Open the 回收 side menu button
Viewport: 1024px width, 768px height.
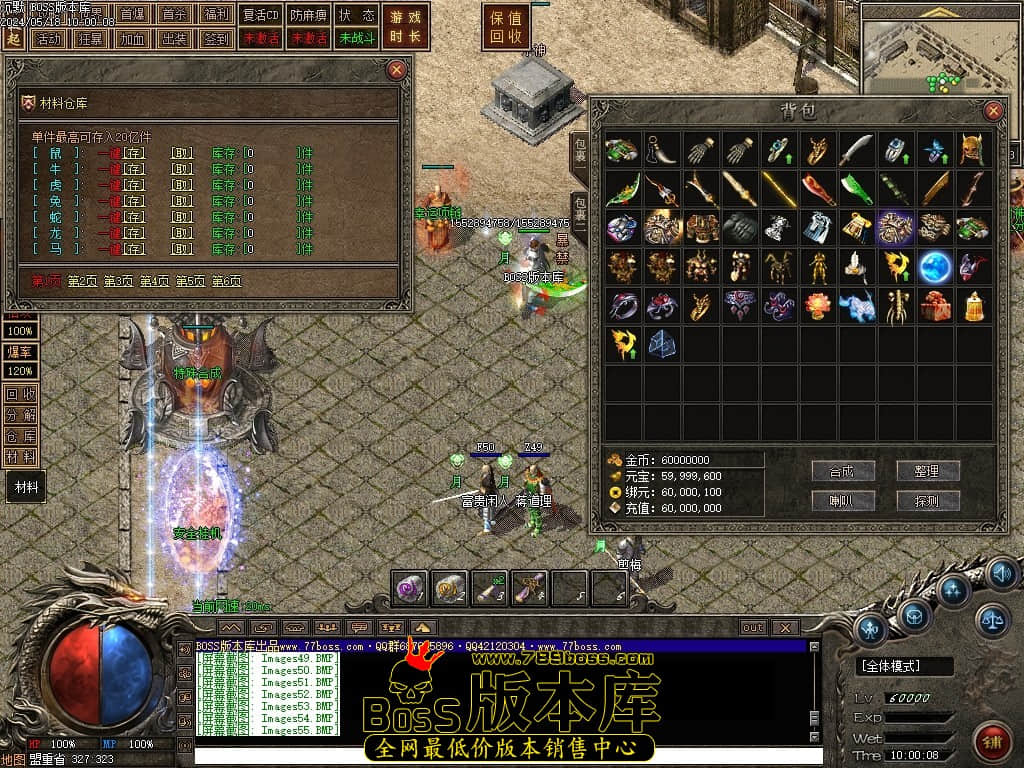(20, 394)
